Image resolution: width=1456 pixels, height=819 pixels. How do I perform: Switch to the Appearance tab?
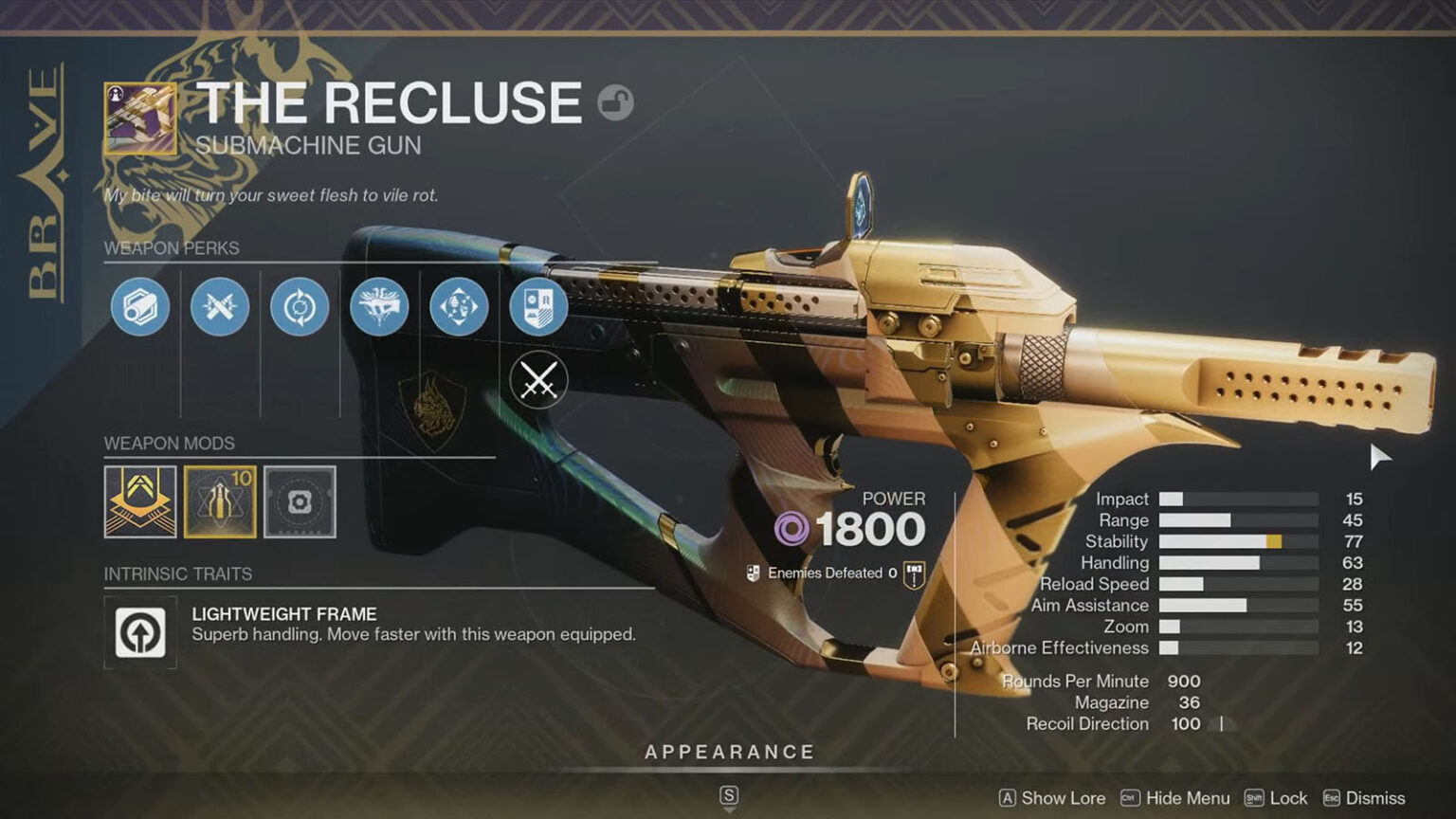(728, 751)
